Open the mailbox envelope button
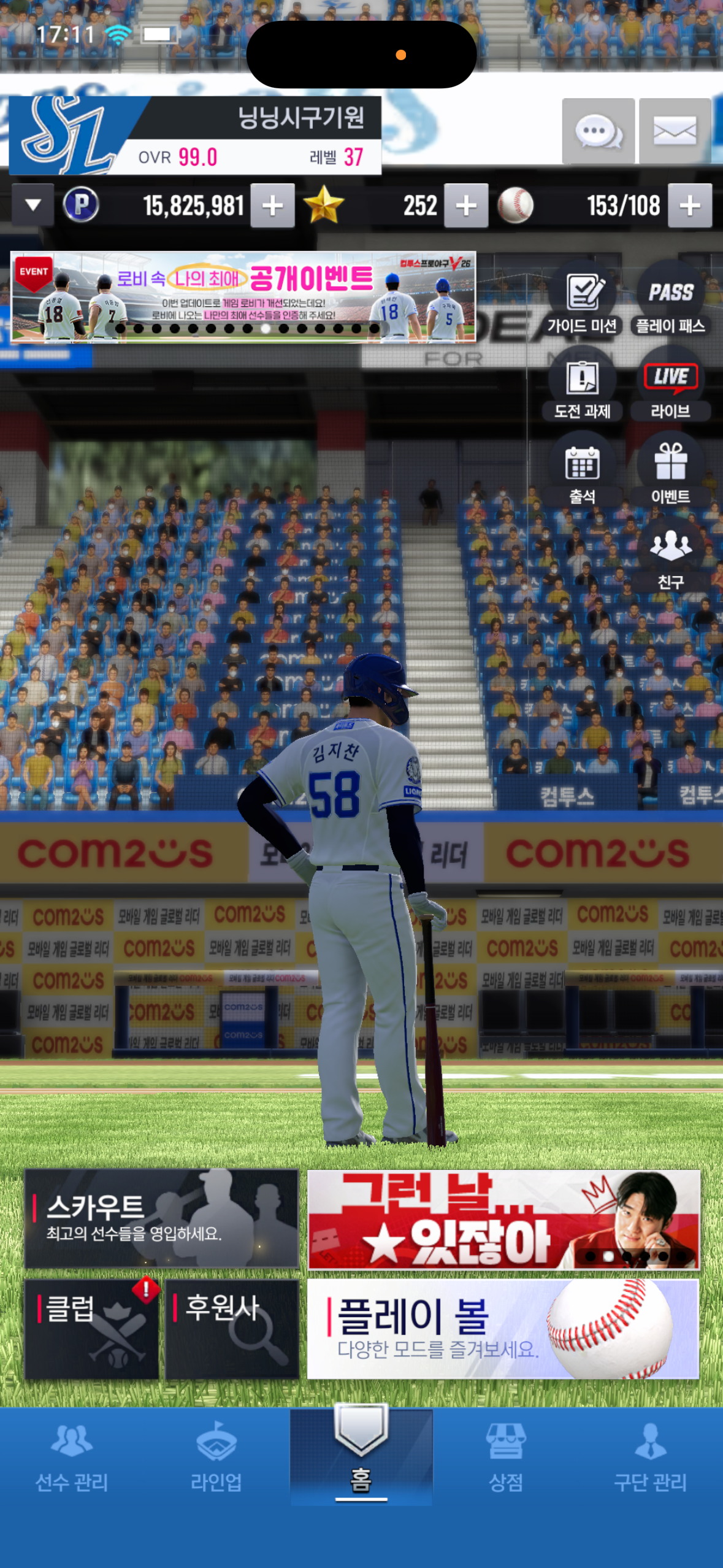This screenshot has height=1568, width=723. [x=675, y=131]
